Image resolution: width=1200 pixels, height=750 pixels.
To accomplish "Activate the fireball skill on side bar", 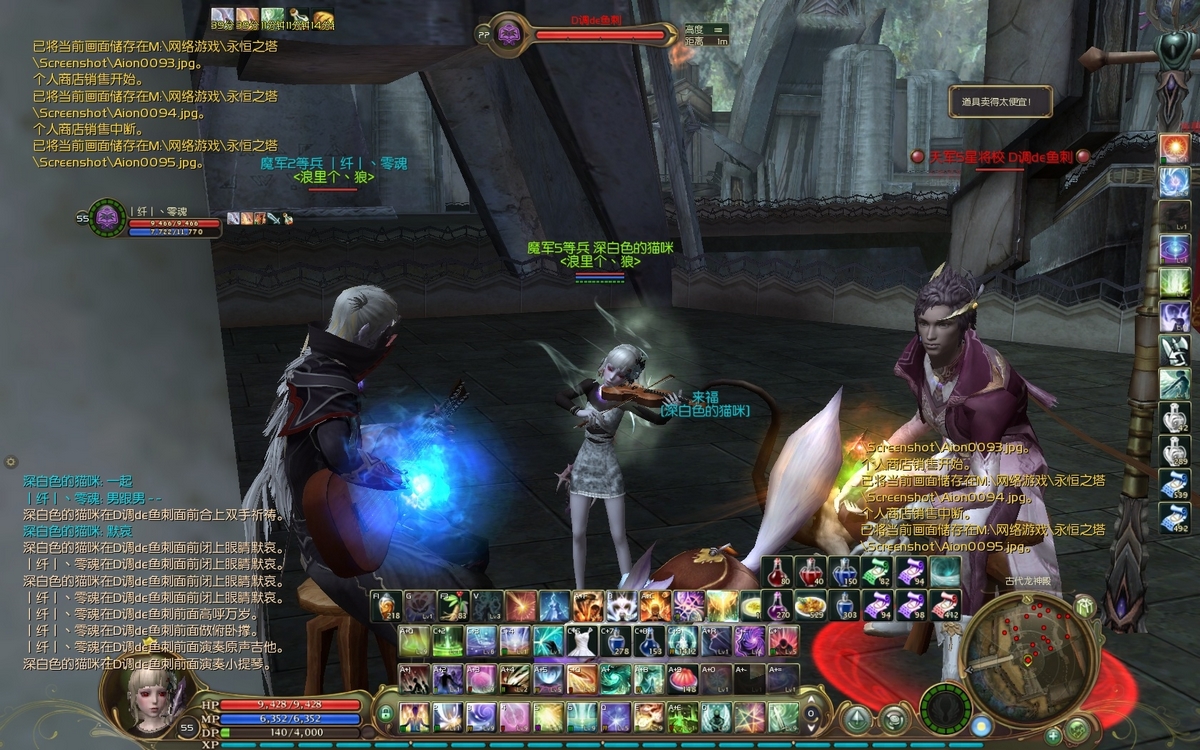I will tap(1174, 149).
